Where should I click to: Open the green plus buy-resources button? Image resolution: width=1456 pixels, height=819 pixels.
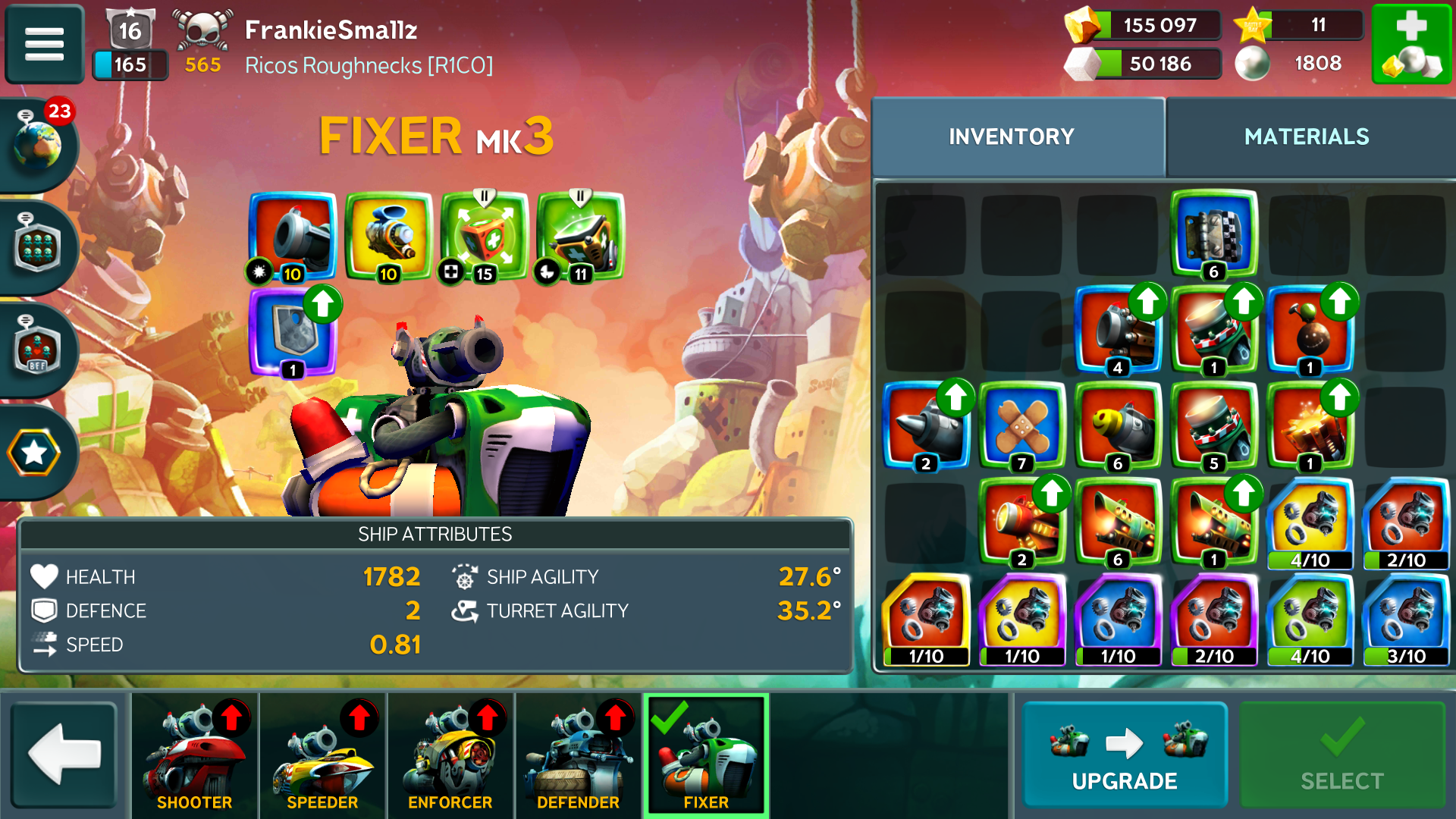1411,44
